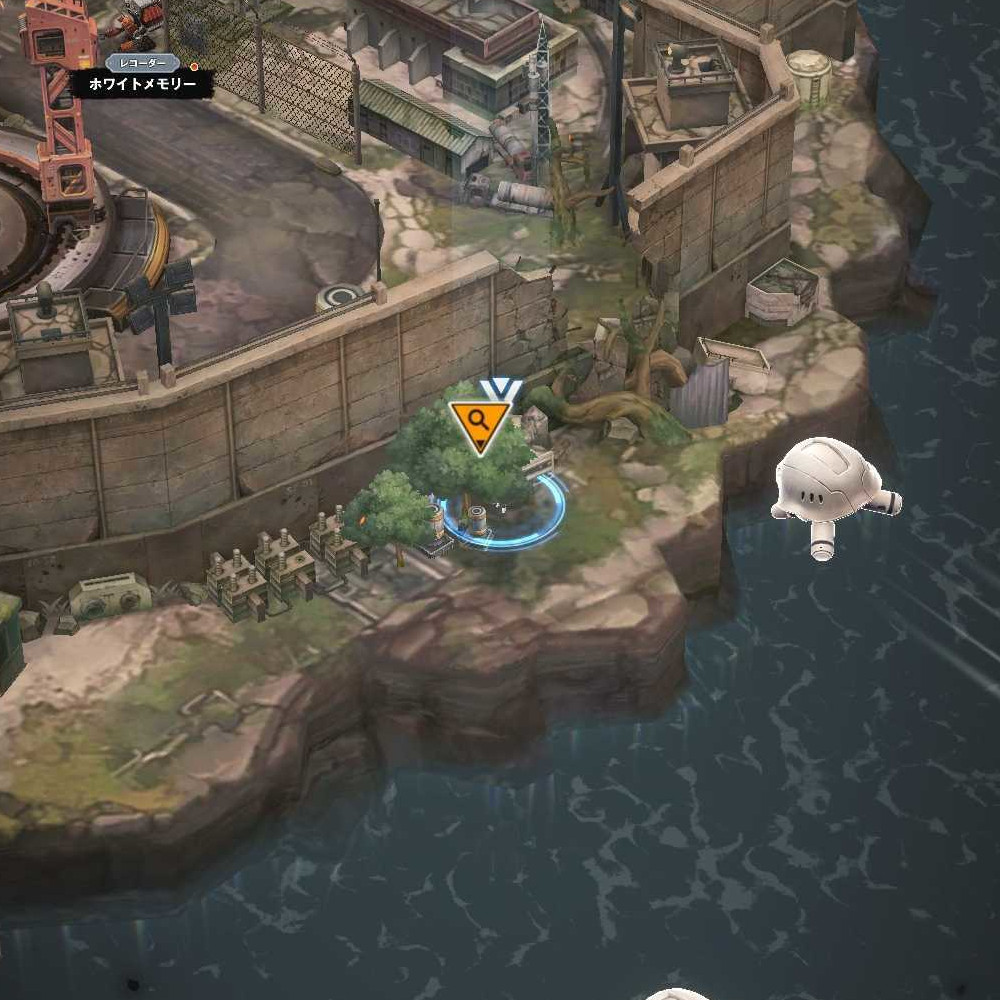Select the orange magnifying glass search marker
The height and width of the screenshot is (1000, 1000).
pos(480,424)
